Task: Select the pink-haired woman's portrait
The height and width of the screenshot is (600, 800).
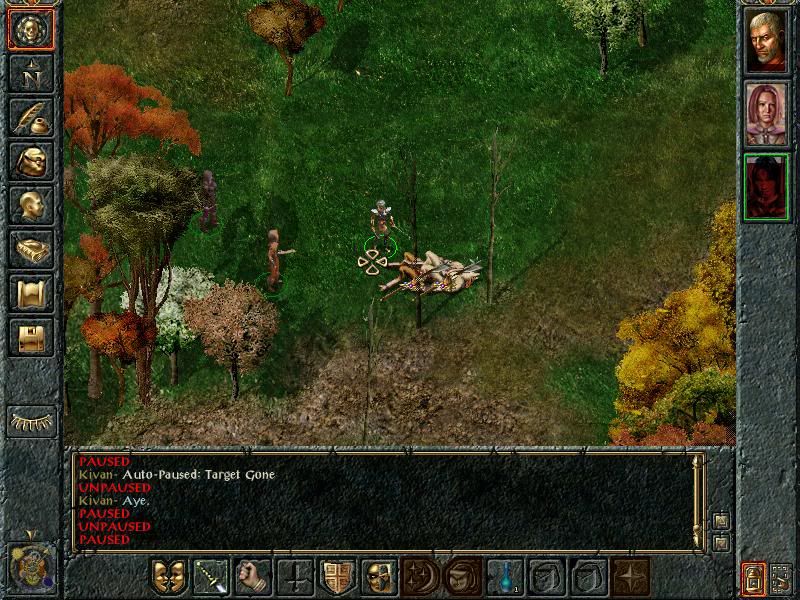Action: click(x=767, y=113)
